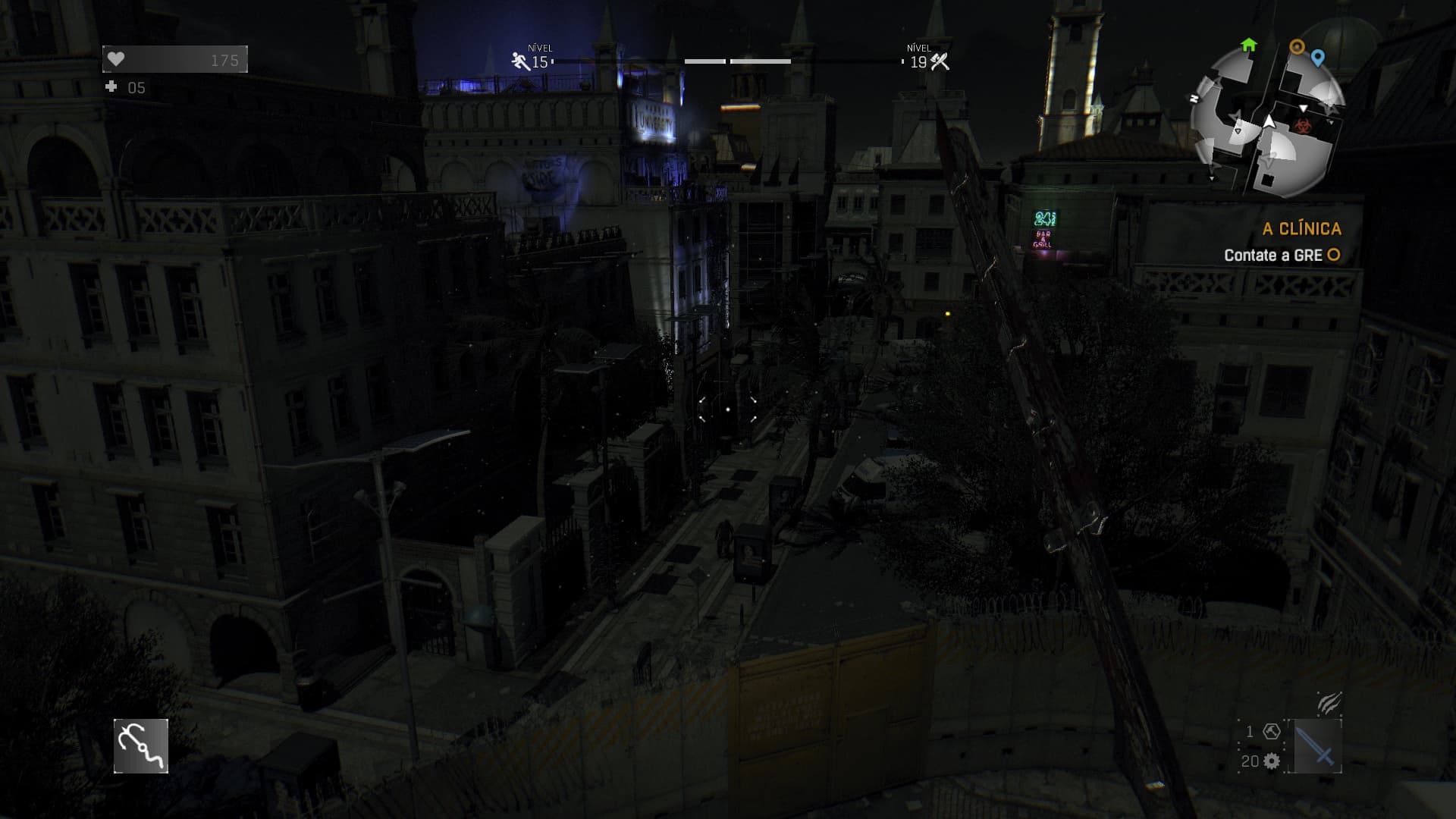Select the green safe house marker
The image size is (1456, 819).
coord(1248,45)
